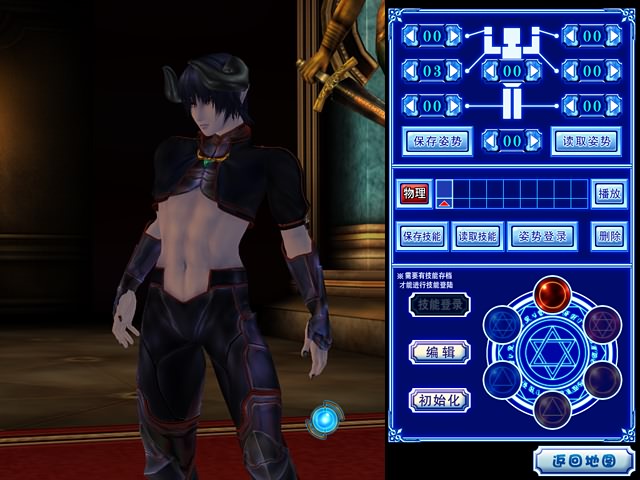Click the hexagram at the magic circle's center
The image size is (640, 480).
click(x=551, y=352)
